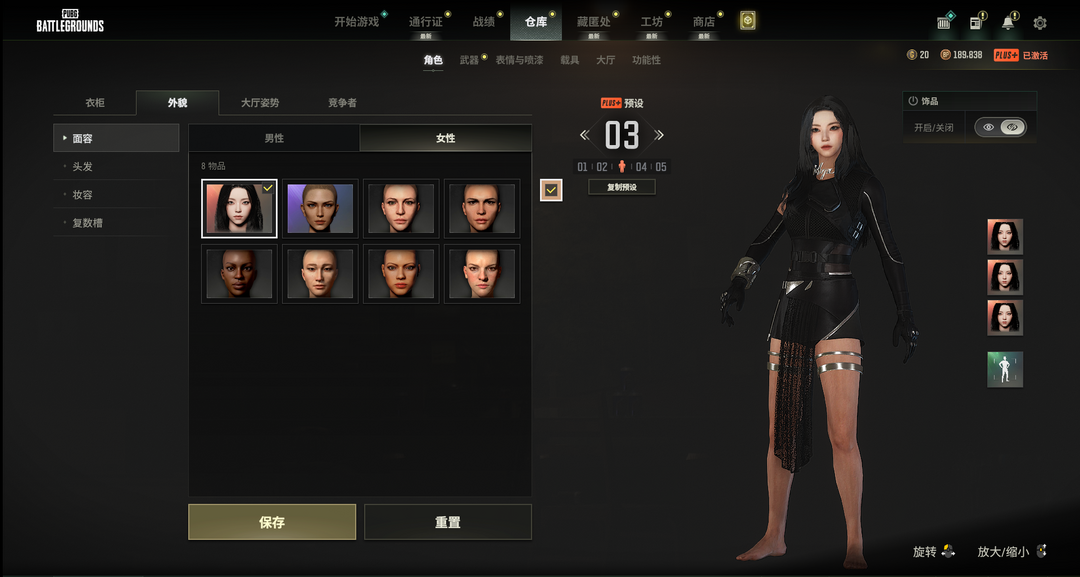
Task: Click the 复制预设 copy preset button
Action: point(621,187)
